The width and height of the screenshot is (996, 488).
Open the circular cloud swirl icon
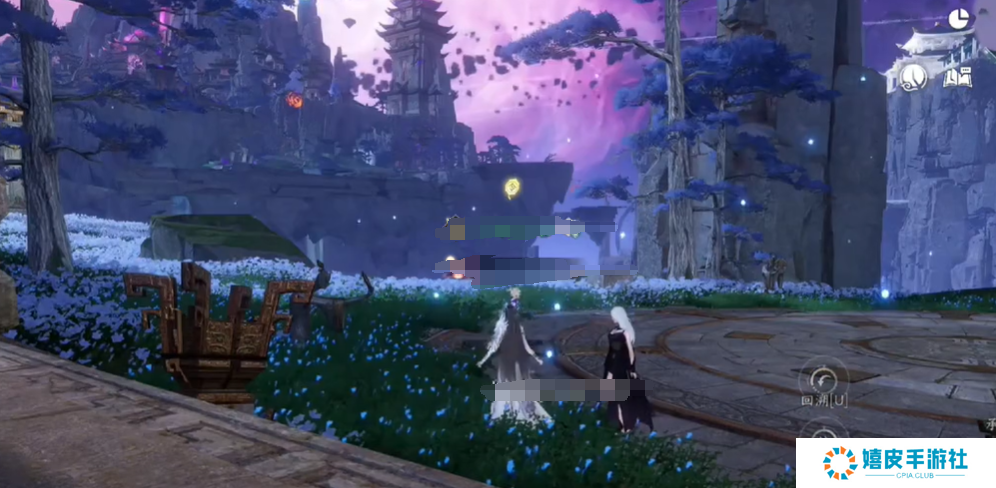click(x=912, y=76)
